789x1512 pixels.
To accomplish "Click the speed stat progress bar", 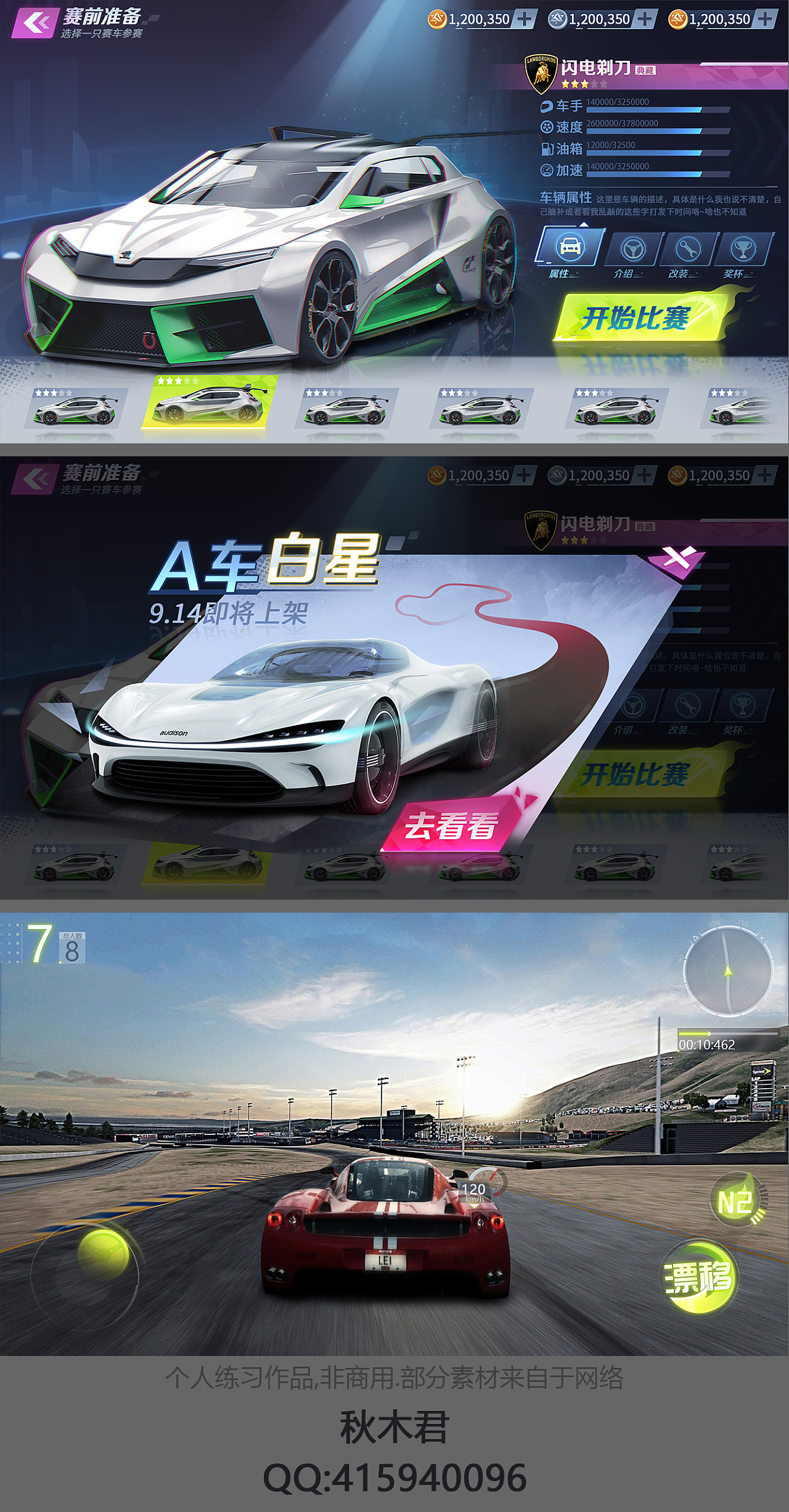I will click(660, 131).
